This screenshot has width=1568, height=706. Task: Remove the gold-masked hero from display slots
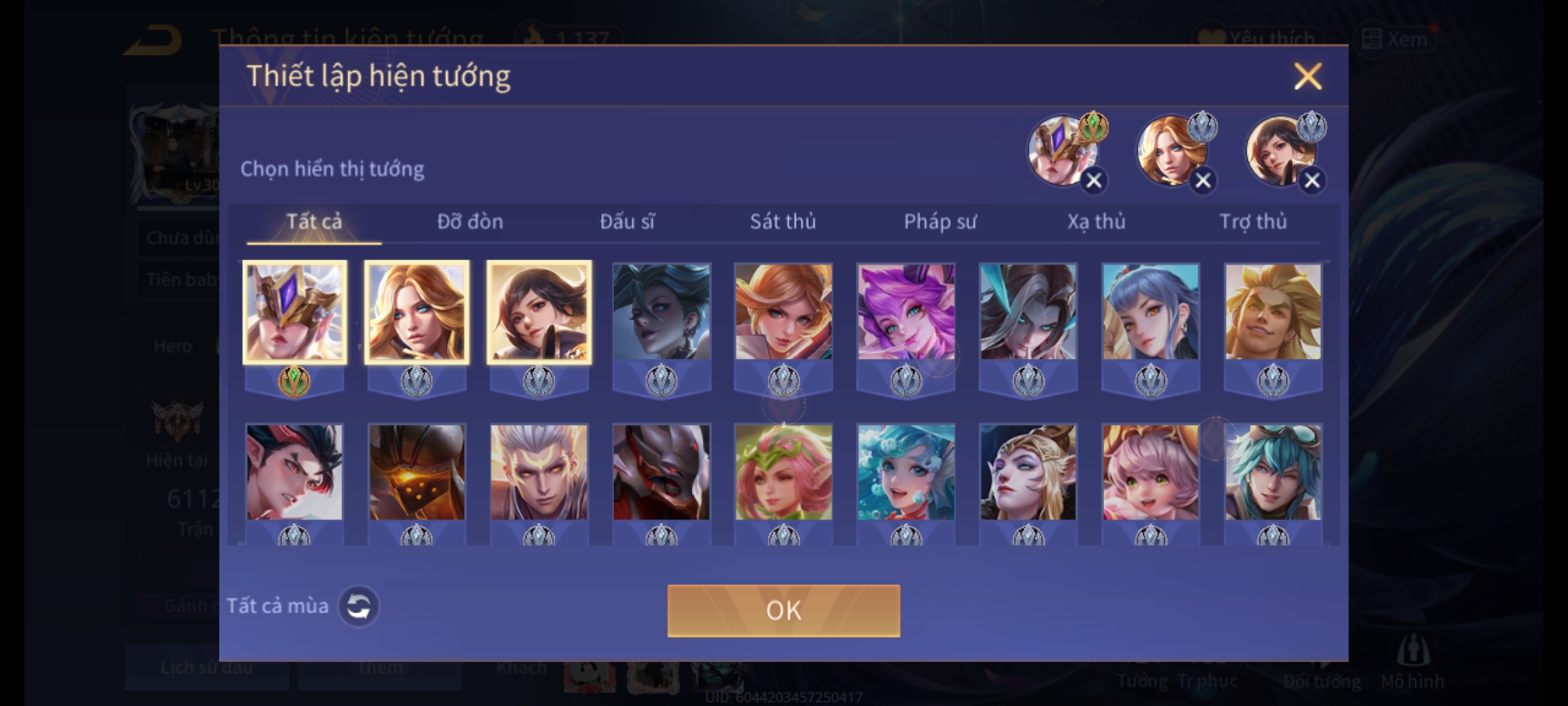click(1094, 180)
